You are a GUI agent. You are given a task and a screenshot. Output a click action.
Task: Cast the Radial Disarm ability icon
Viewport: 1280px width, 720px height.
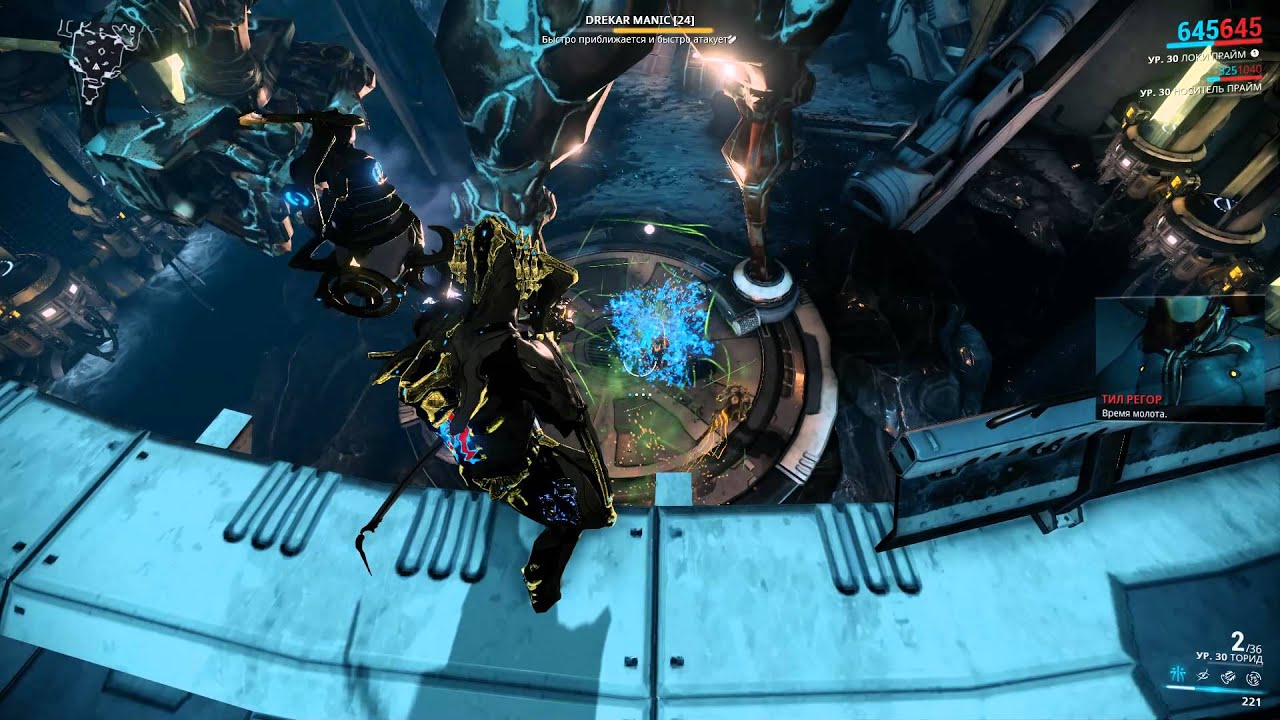1254,677
